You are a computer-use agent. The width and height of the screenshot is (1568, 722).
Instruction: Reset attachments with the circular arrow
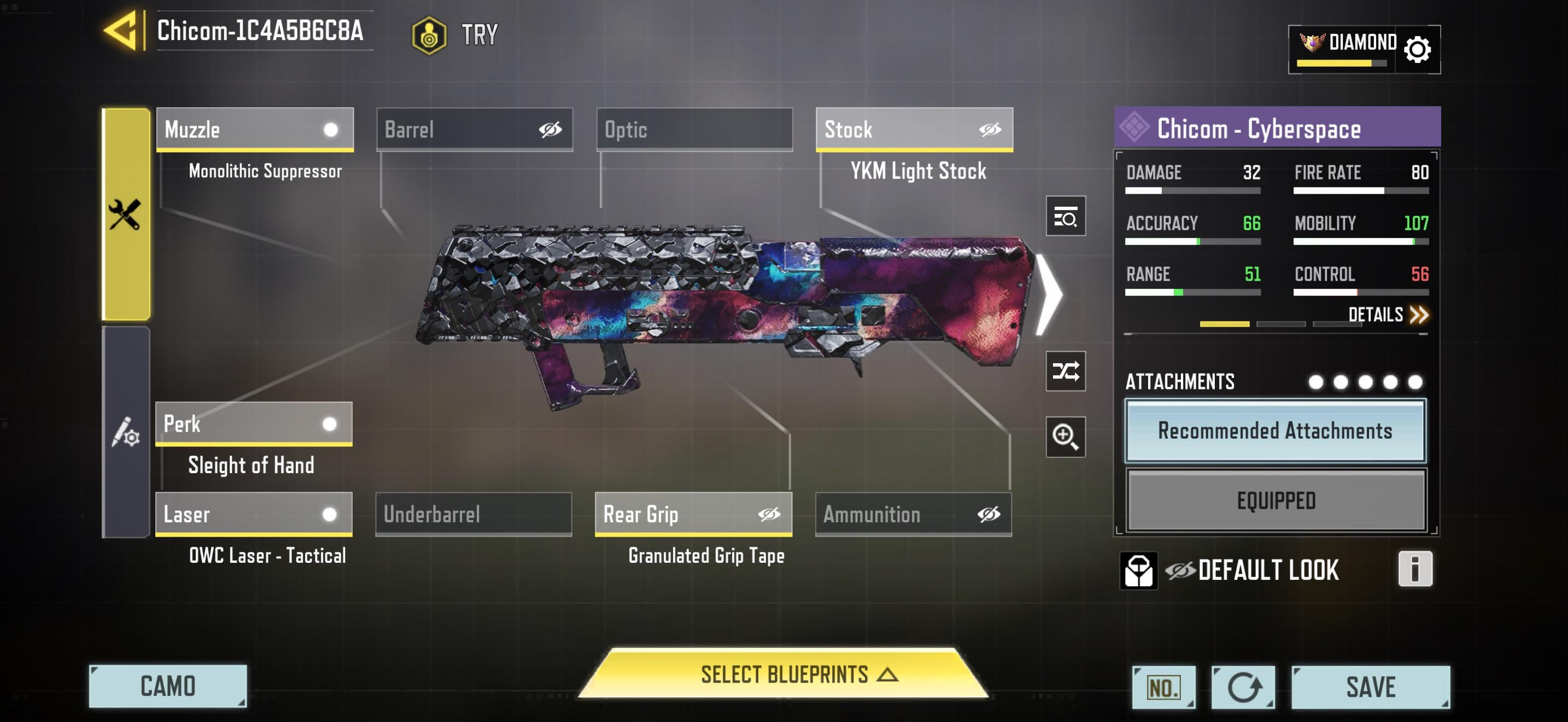(x=1242, y=688)
